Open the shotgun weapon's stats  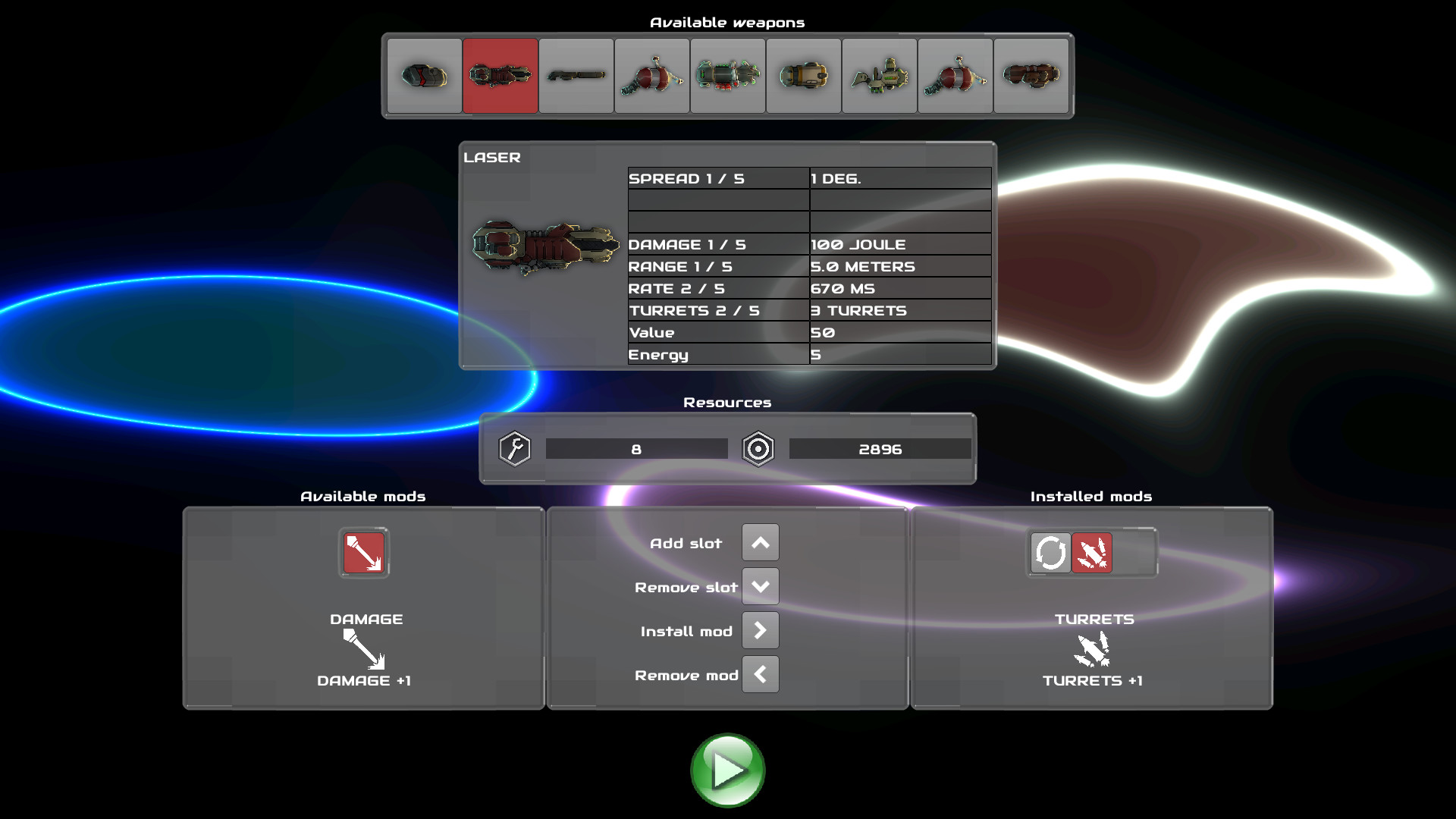pos(576,75)
